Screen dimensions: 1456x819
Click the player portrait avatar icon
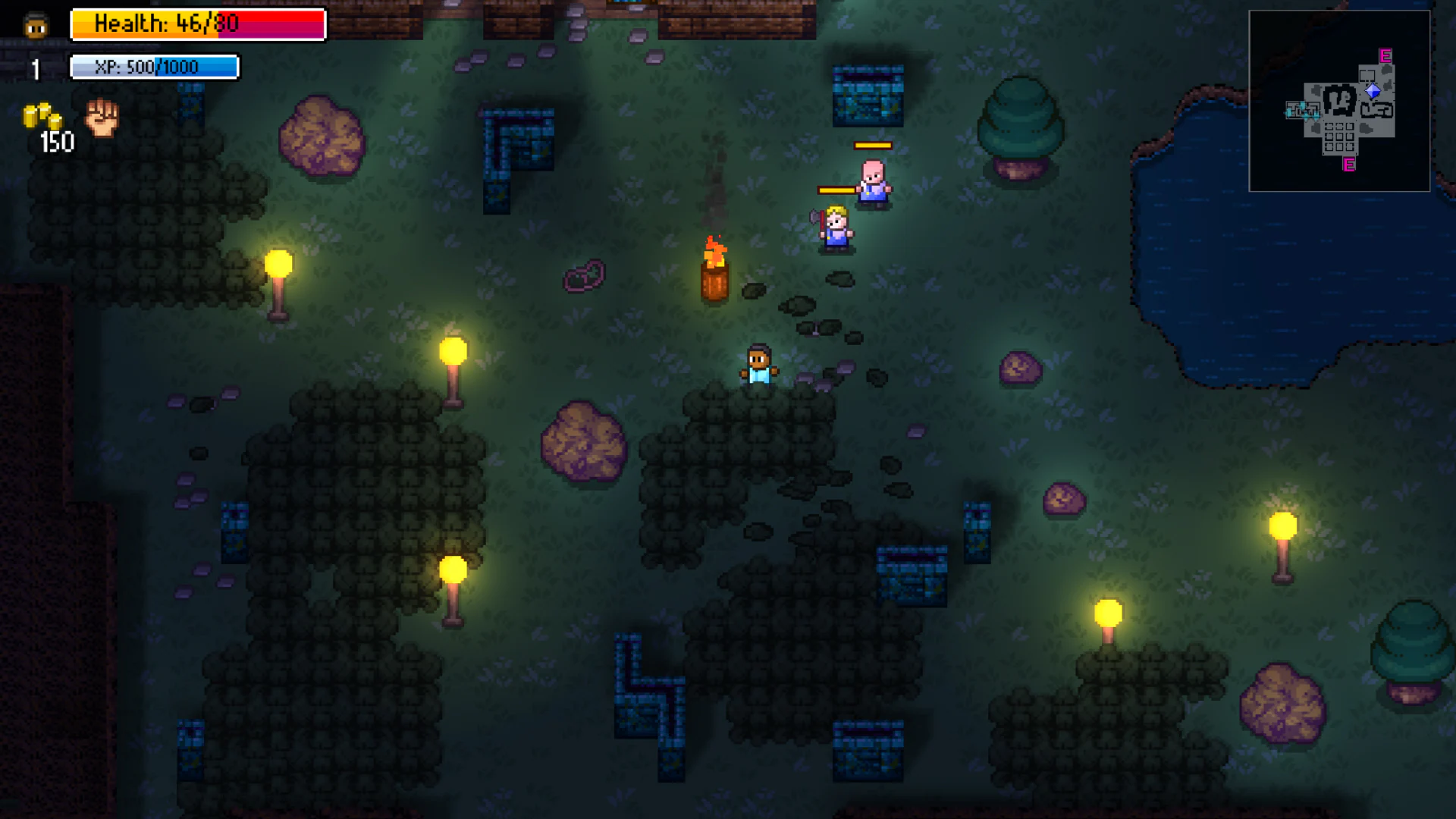32,24
